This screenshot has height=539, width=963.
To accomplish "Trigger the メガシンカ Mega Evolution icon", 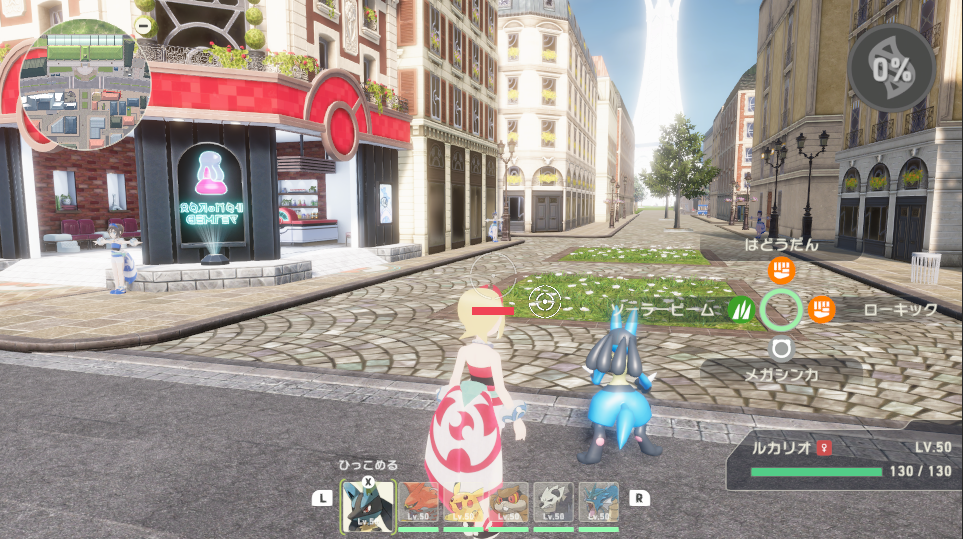I will coord(781,348).
